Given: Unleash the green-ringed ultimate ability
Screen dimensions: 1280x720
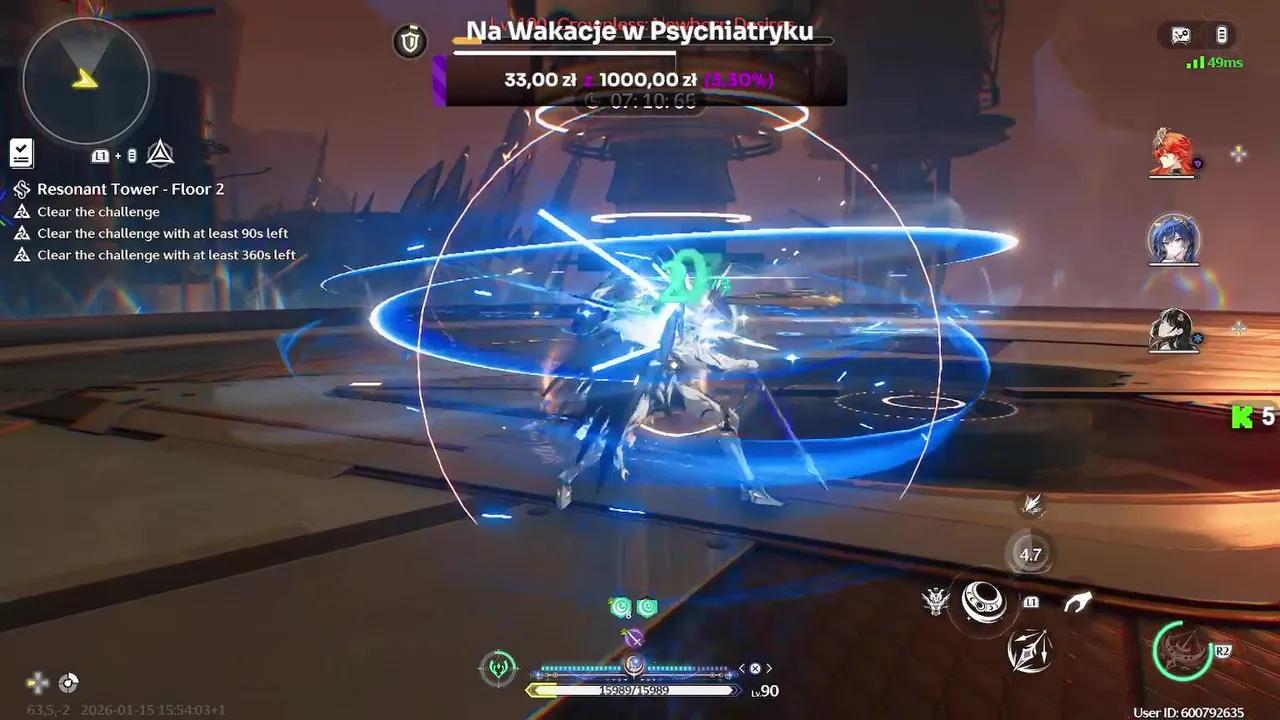Looking at the screenshot, I should tap(1183, 651).
